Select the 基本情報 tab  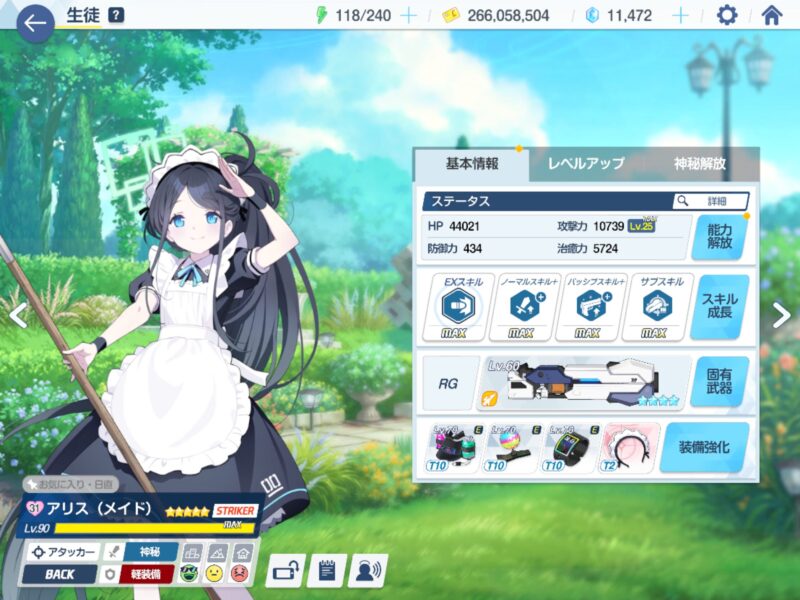coord(471,164)
